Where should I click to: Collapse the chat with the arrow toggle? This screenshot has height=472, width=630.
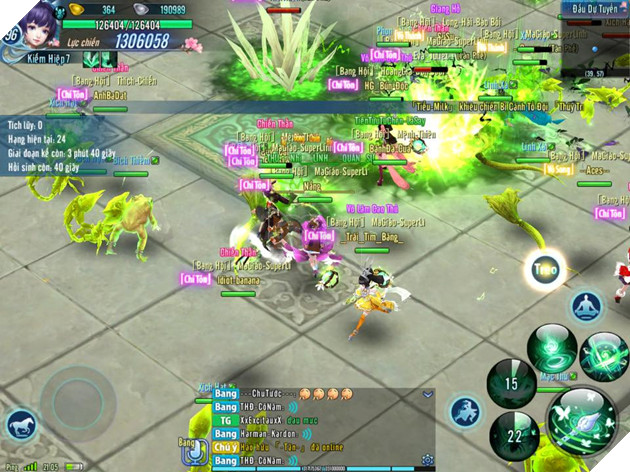[427, 394]
